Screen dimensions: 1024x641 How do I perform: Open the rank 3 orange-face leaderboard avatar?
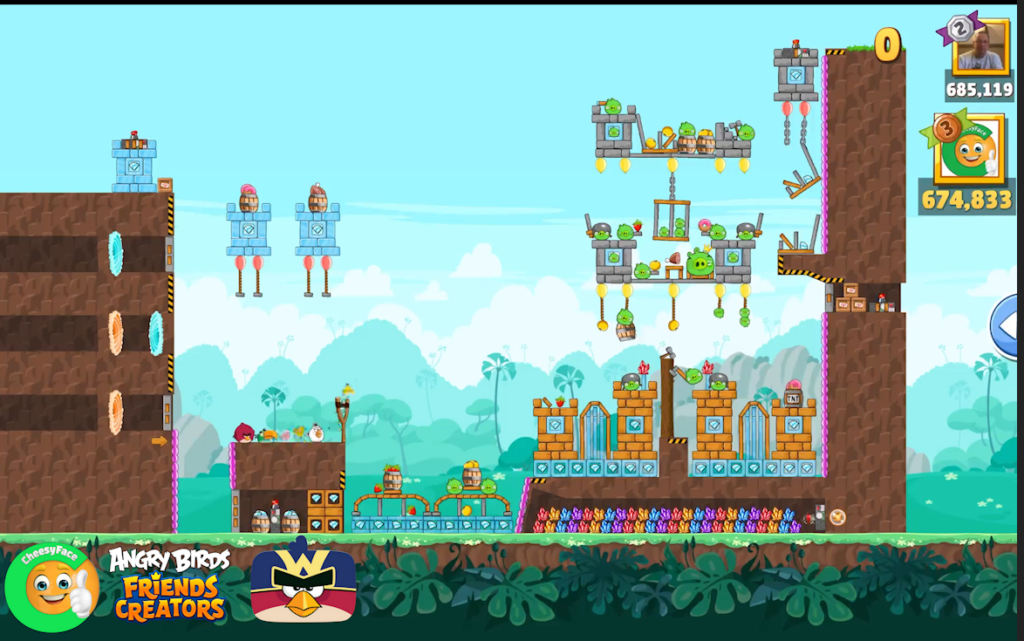[969, 150]
